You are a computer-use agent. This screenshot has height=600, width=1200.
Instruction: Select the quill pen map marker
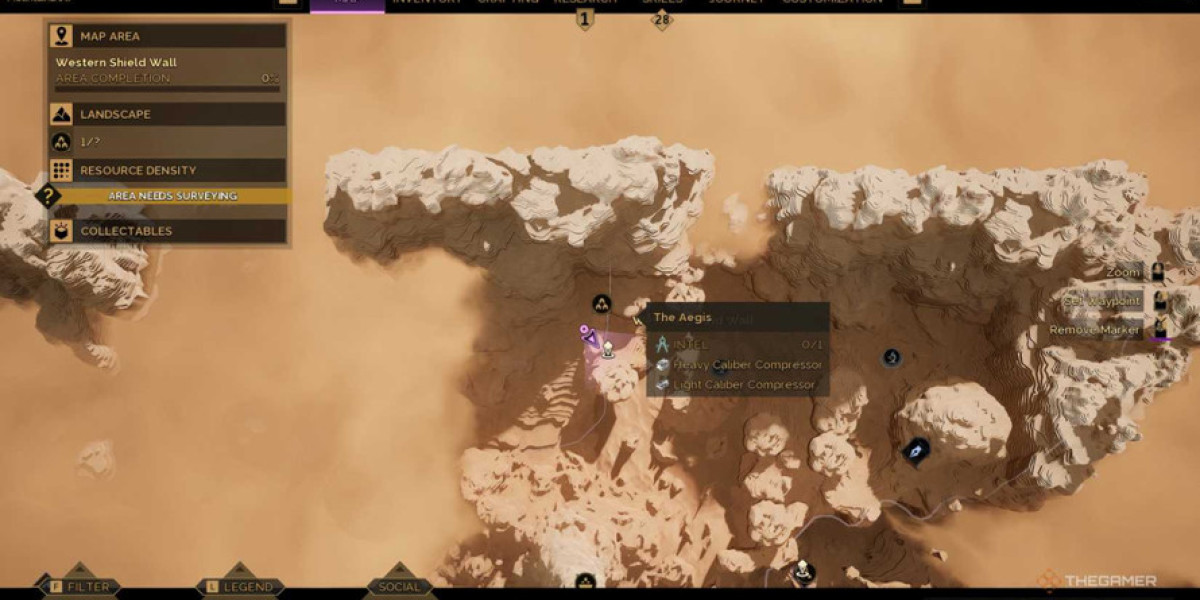click(x=915, y=451)
